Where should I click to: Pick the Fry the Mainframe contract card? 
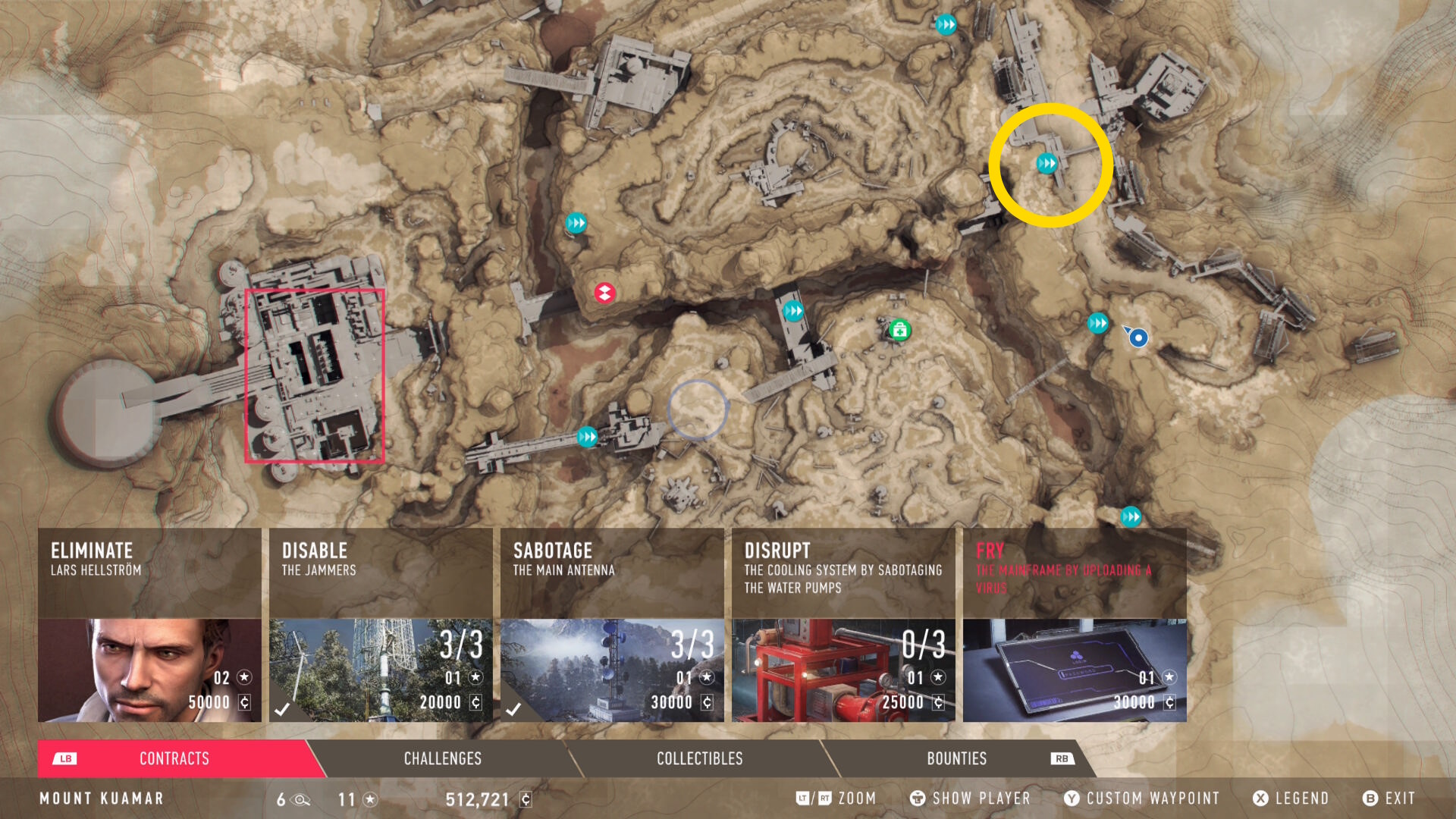tap(1075, 625)
